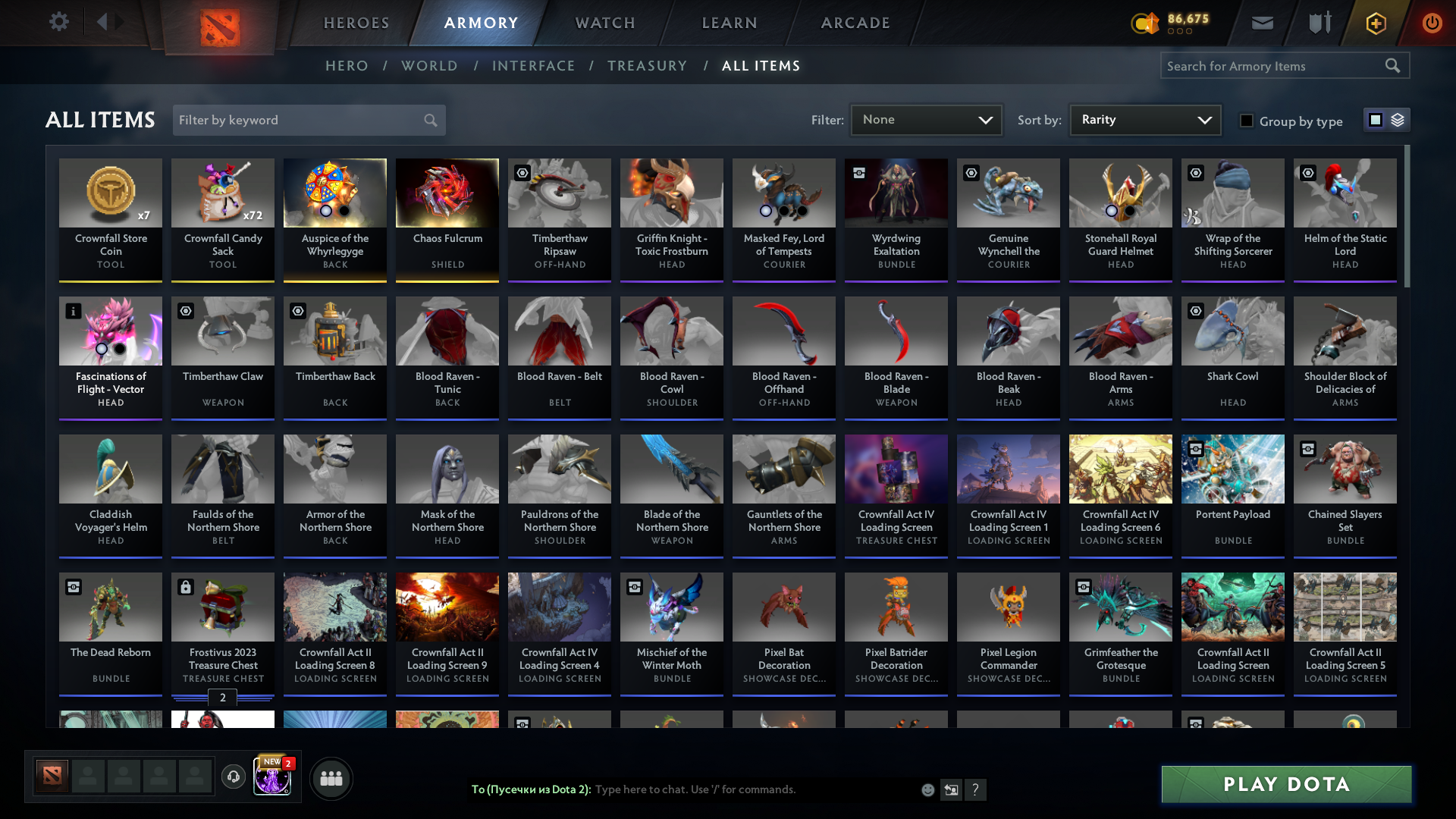Screen dimensions: 1456x819
Task: Open the INTERFACE section link
Action: click(x=534, y=66)
